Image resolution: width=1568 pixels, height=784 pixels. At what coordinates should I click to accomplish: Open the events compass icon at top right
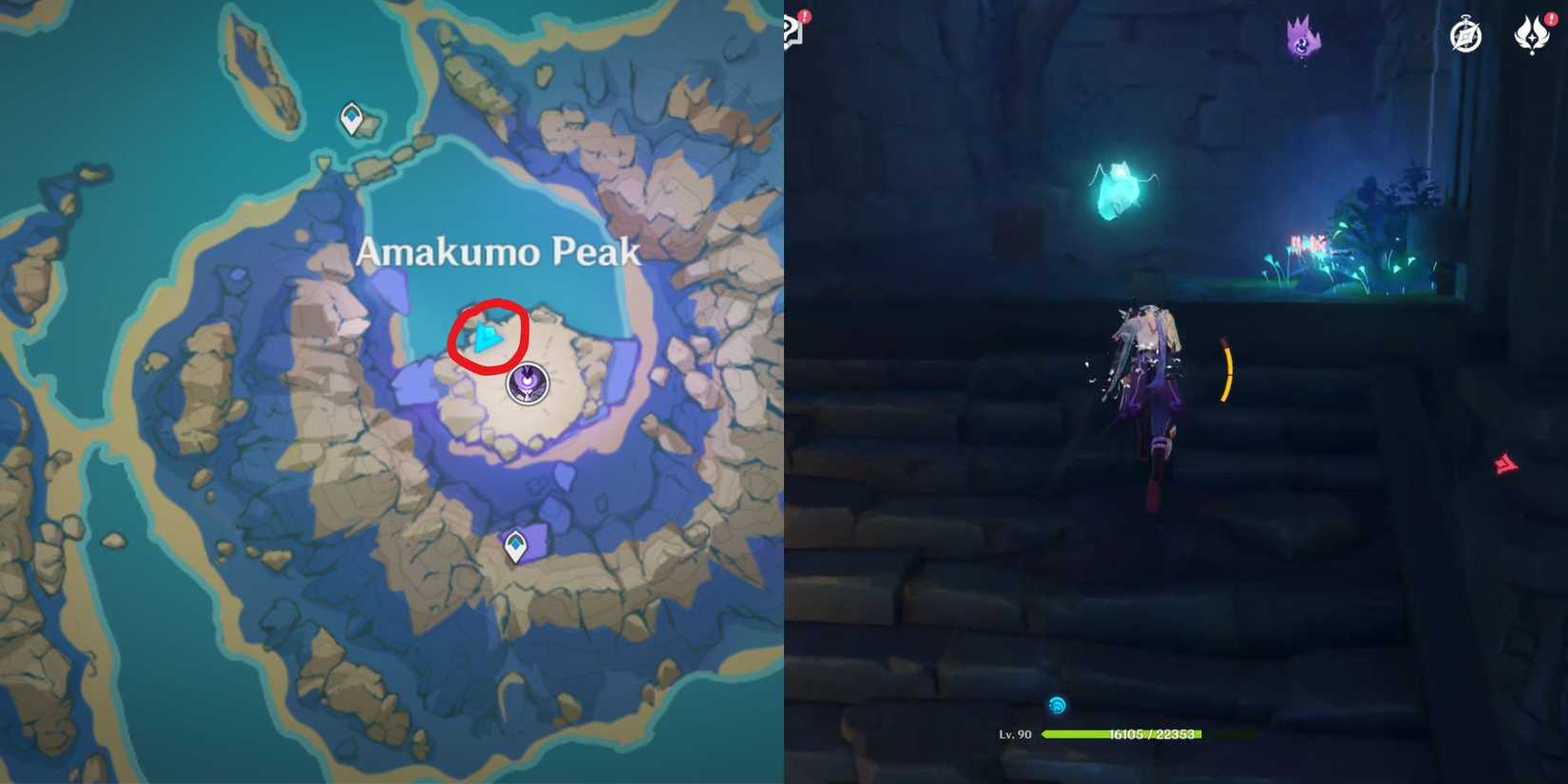[x=1466, y=34]
